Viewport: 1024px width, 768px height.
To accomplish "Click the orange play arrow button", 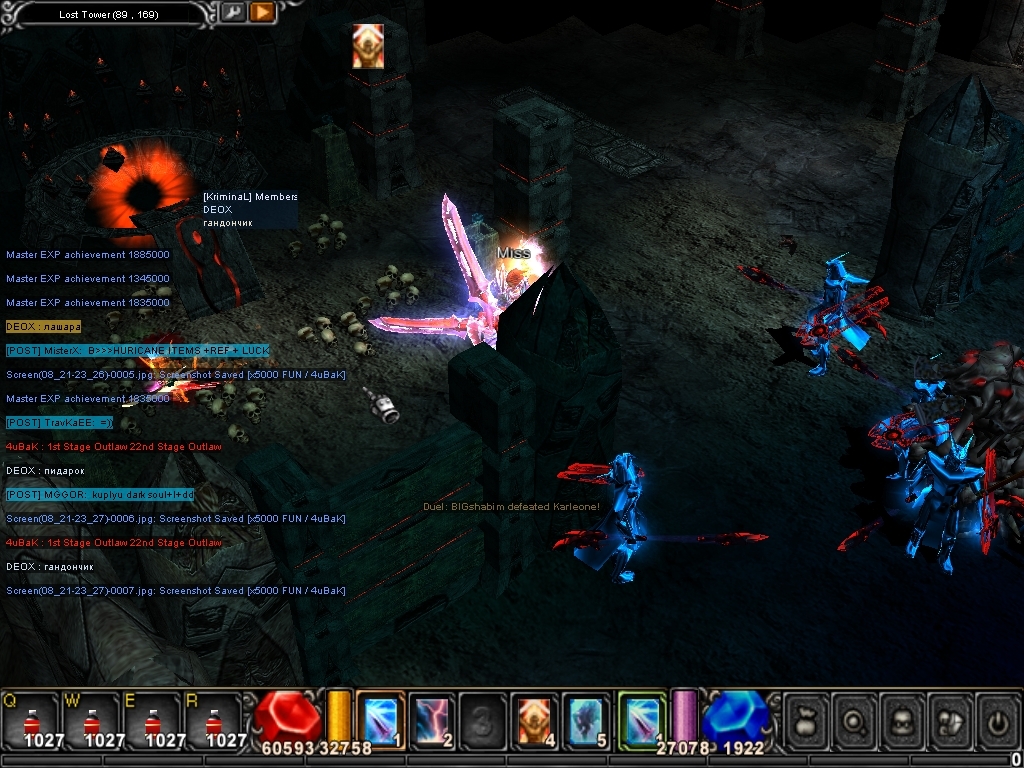I will 262,13.
